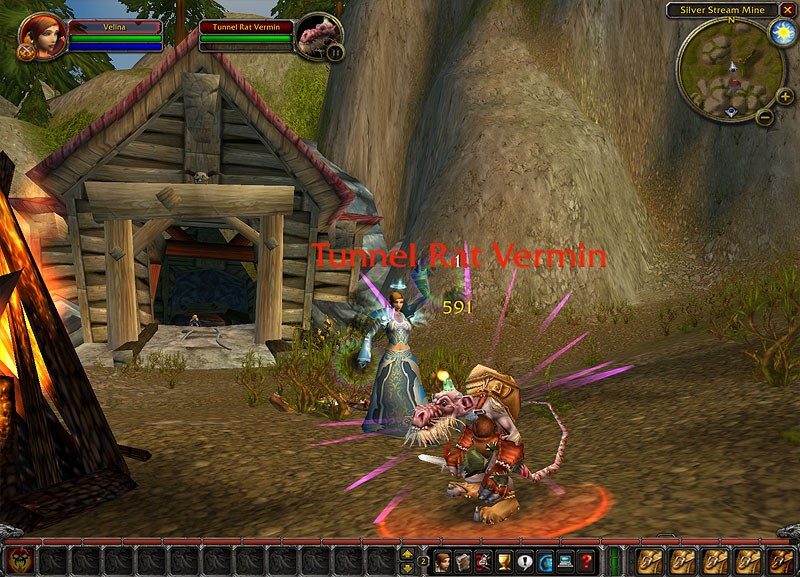Open the spellbook micro button

tap(463, 561)
